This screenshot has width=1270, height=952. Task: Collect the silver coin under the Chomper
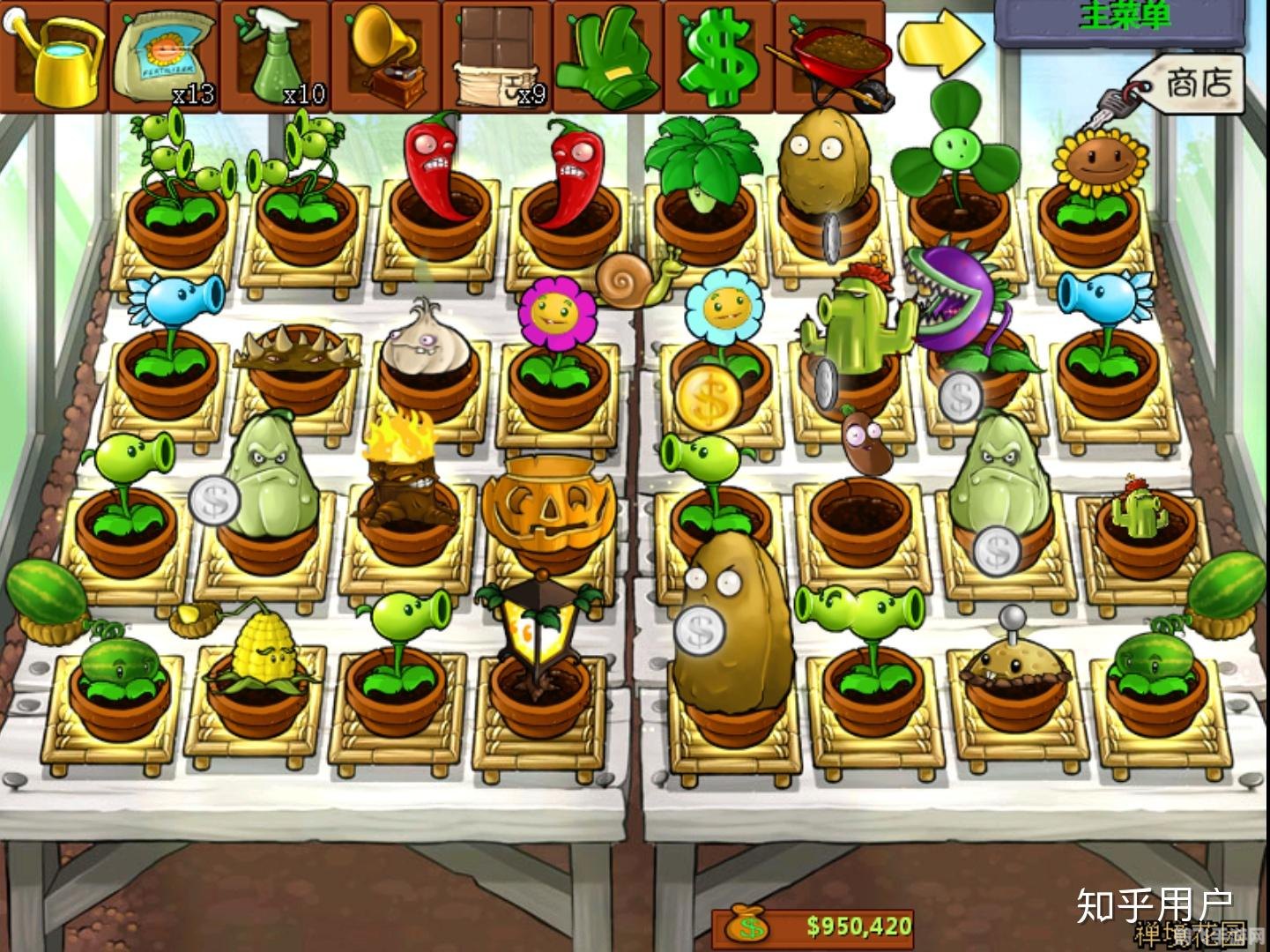pos(959,398)
